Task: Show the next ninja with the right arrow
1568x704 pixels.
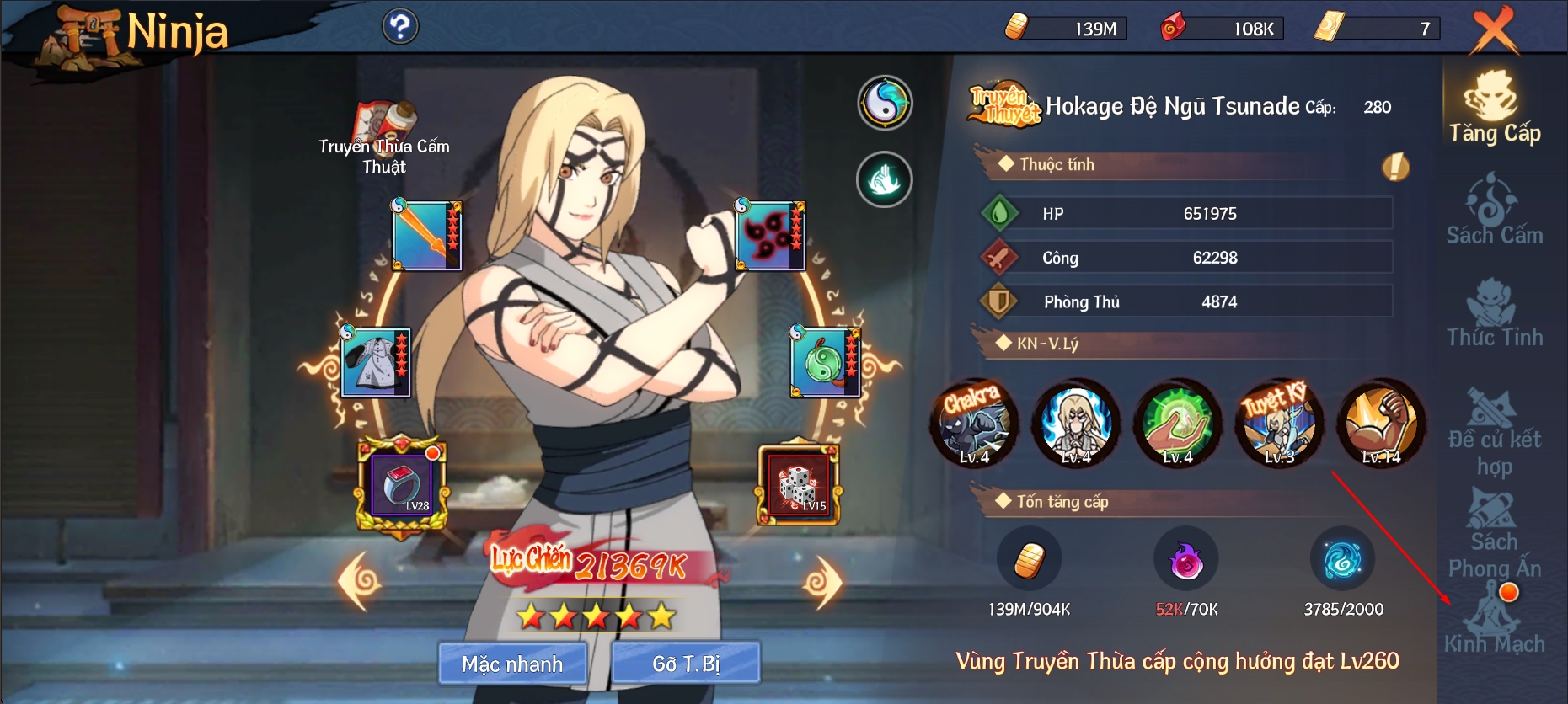Action: (822, 581)
